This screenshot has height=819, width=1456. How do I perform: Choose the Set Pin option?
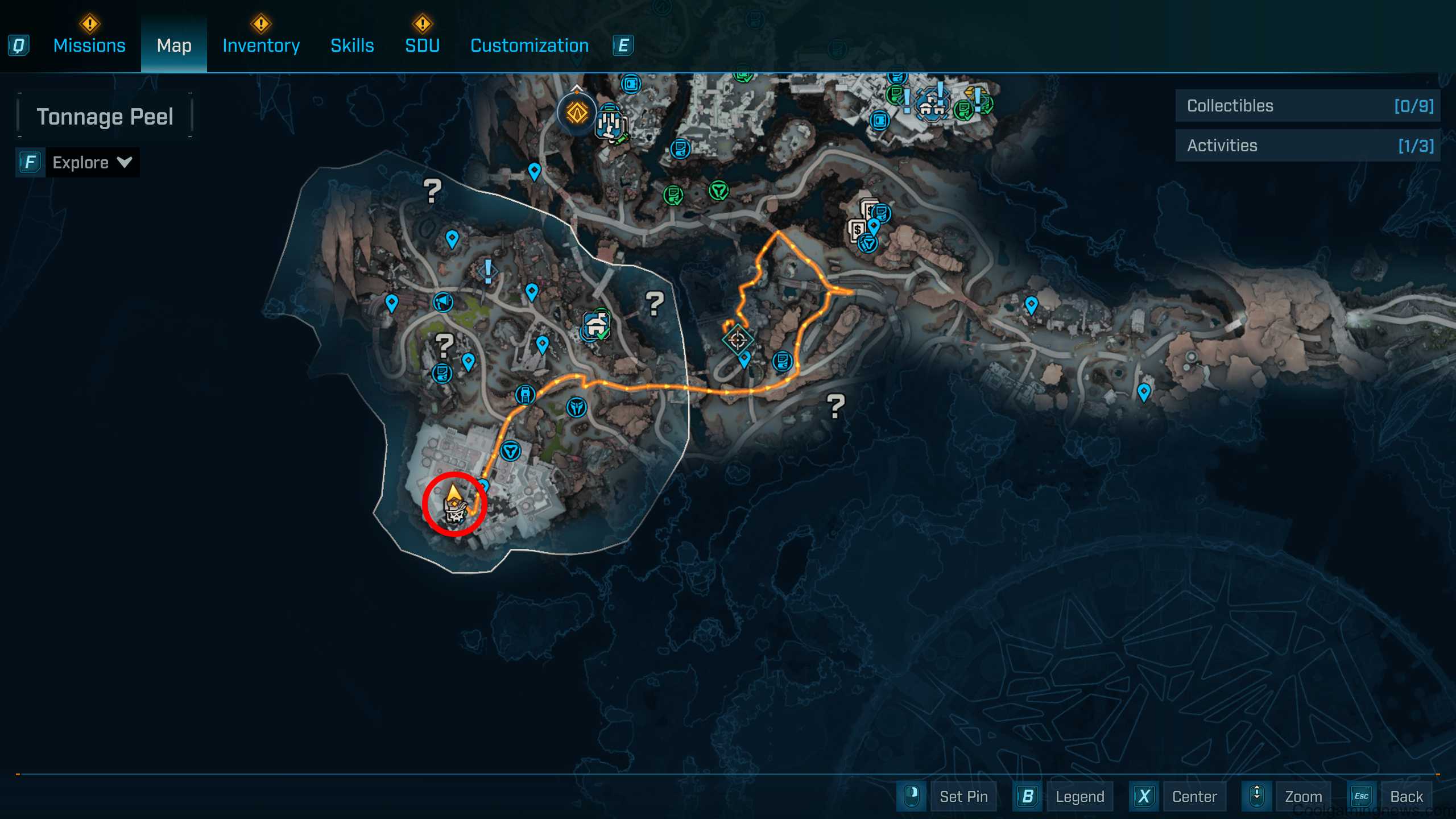[x=963, y=796]
